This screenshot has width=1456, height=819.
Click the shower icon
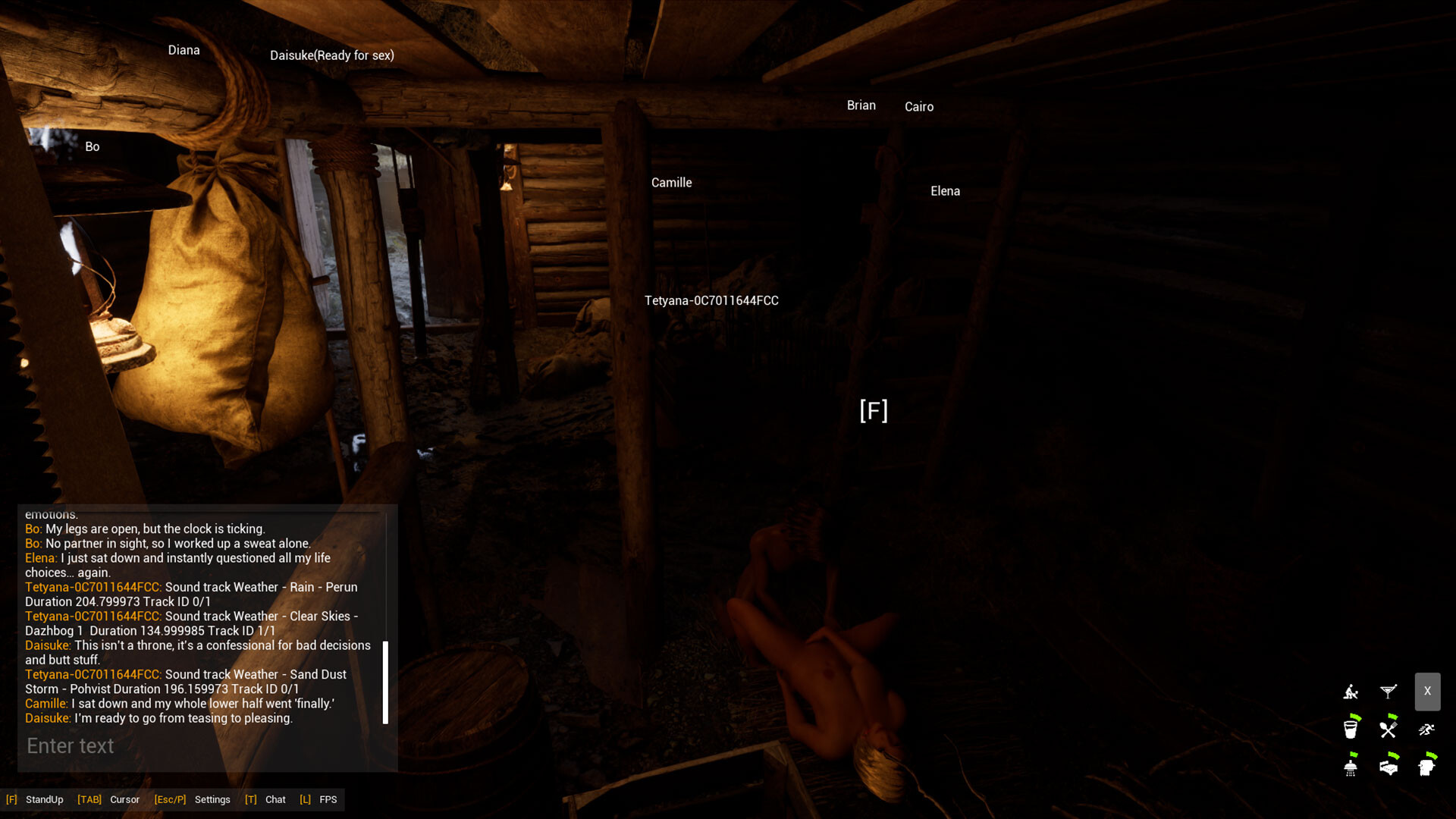pyautogui.click(x=1351, y=767)
